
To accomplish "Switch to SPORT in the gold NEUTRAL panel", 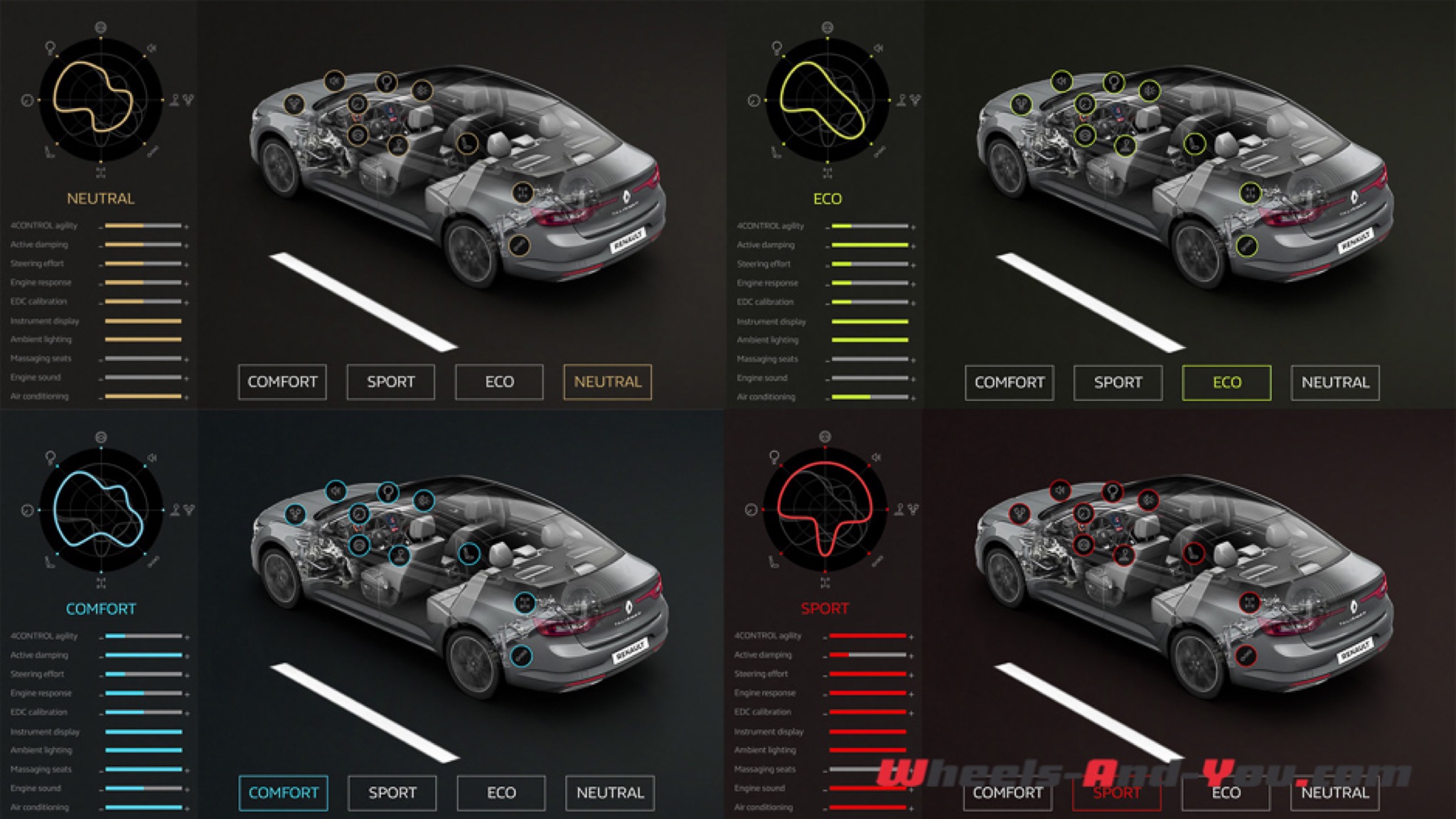I will point(390,382).
